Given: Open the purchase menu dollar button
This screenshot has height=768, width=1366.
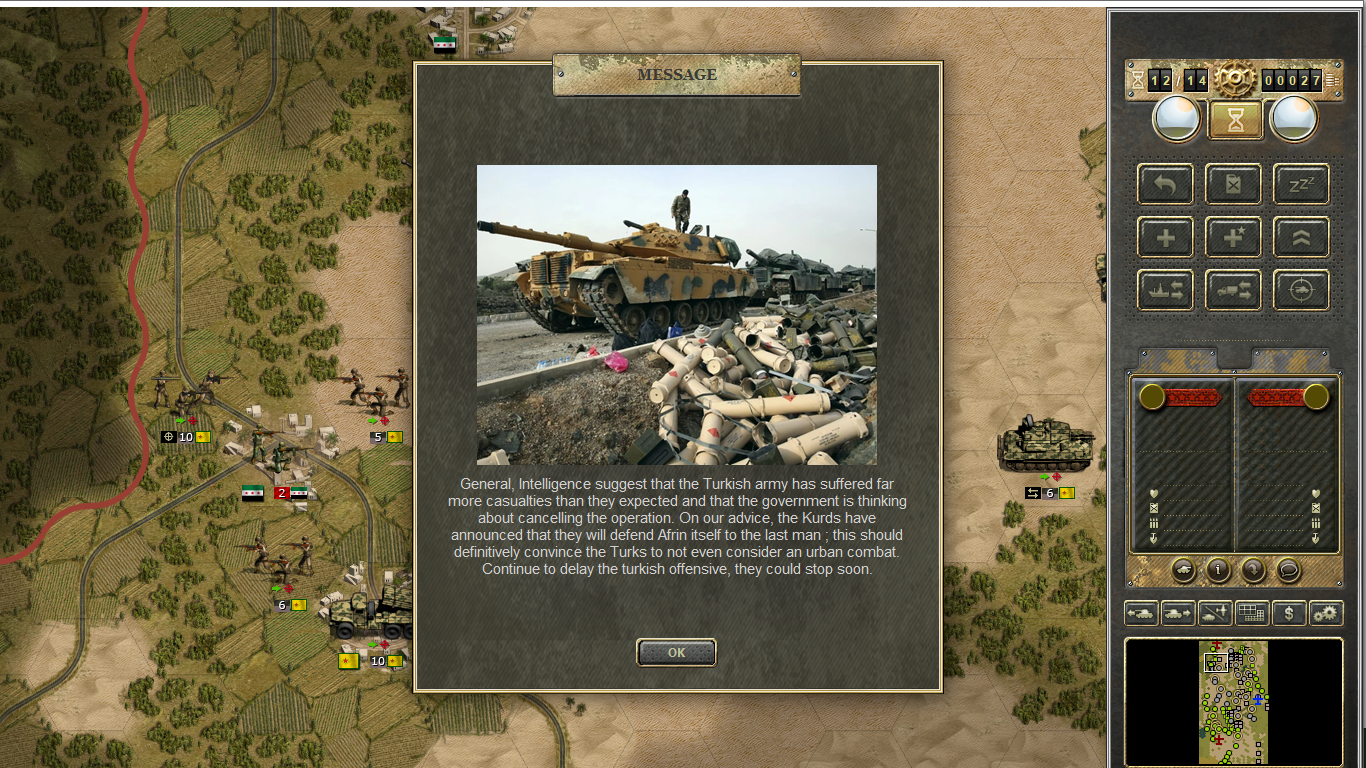Looking at the screenshot, I should (1289, 613).
